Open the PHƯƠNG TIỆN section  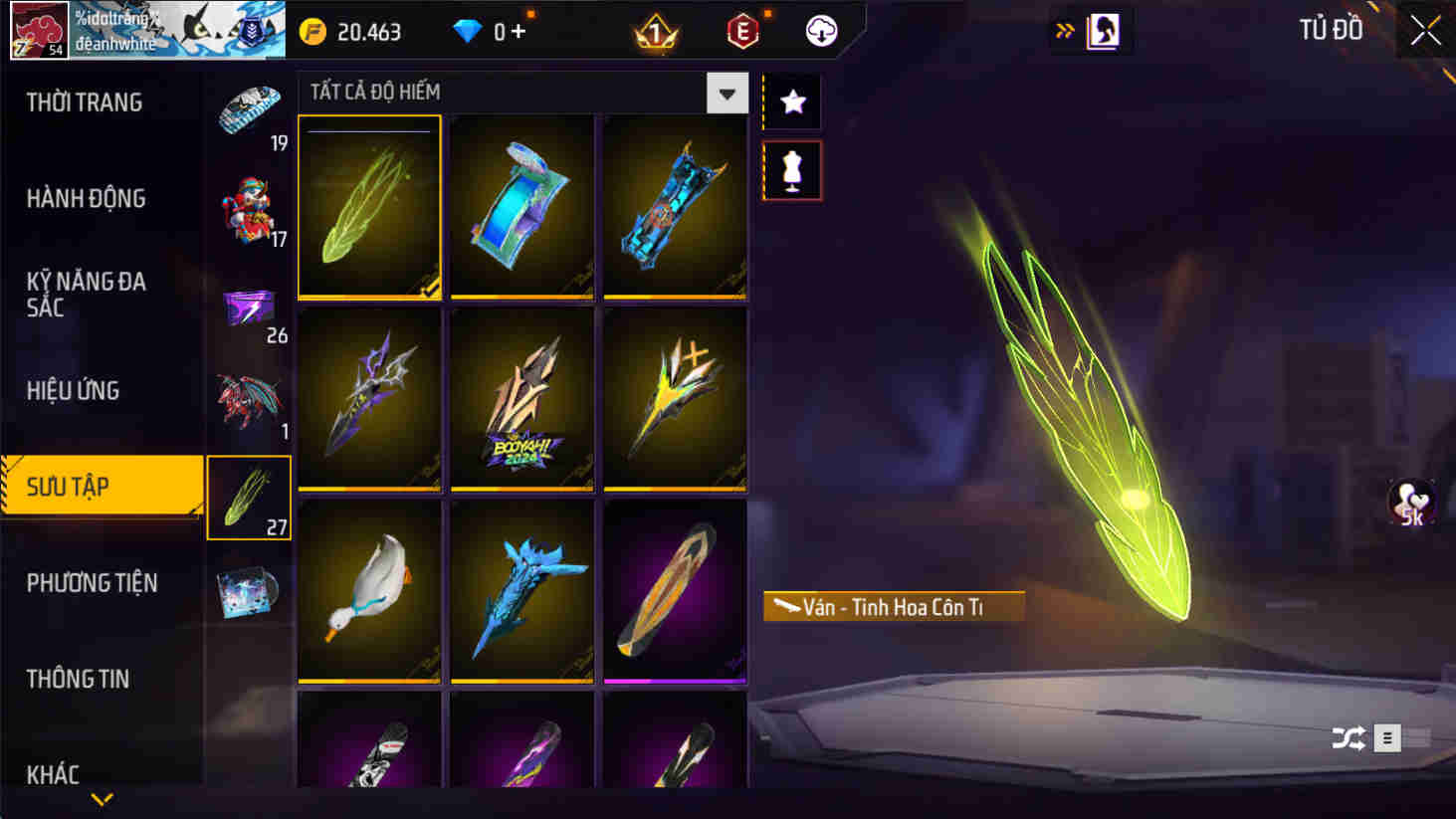[x=92, y=583]
